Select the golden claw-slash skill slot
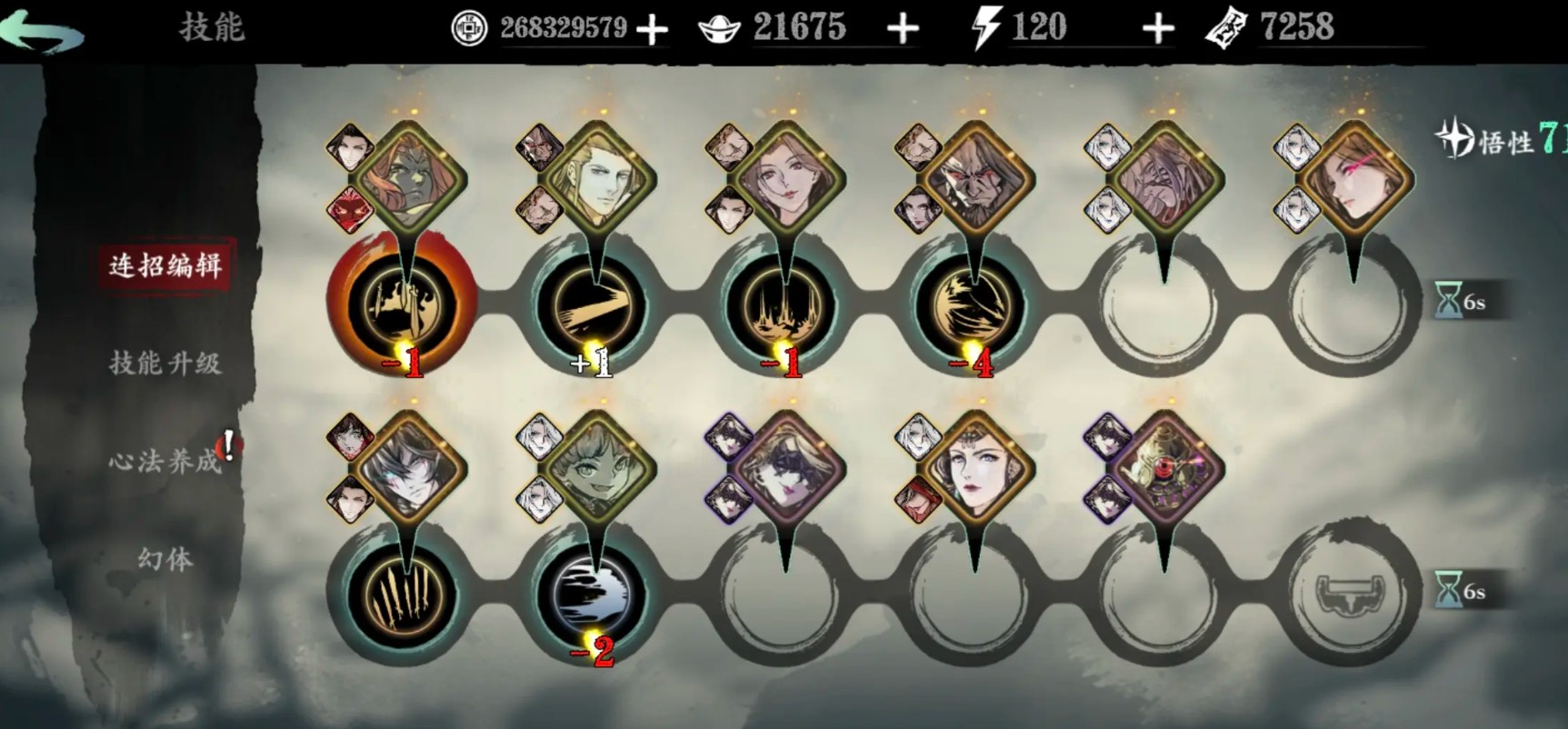The width and height of the screenshot is (1568, 729). click(403, 595)
